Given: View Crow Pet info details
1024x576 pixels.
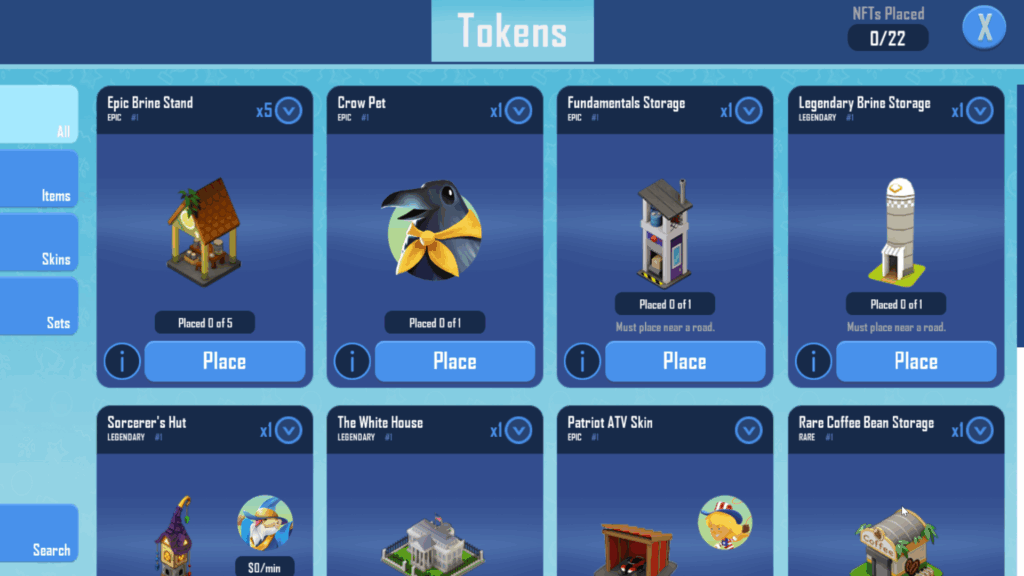Looking at the screenshot, I should [x=352, y=361].
